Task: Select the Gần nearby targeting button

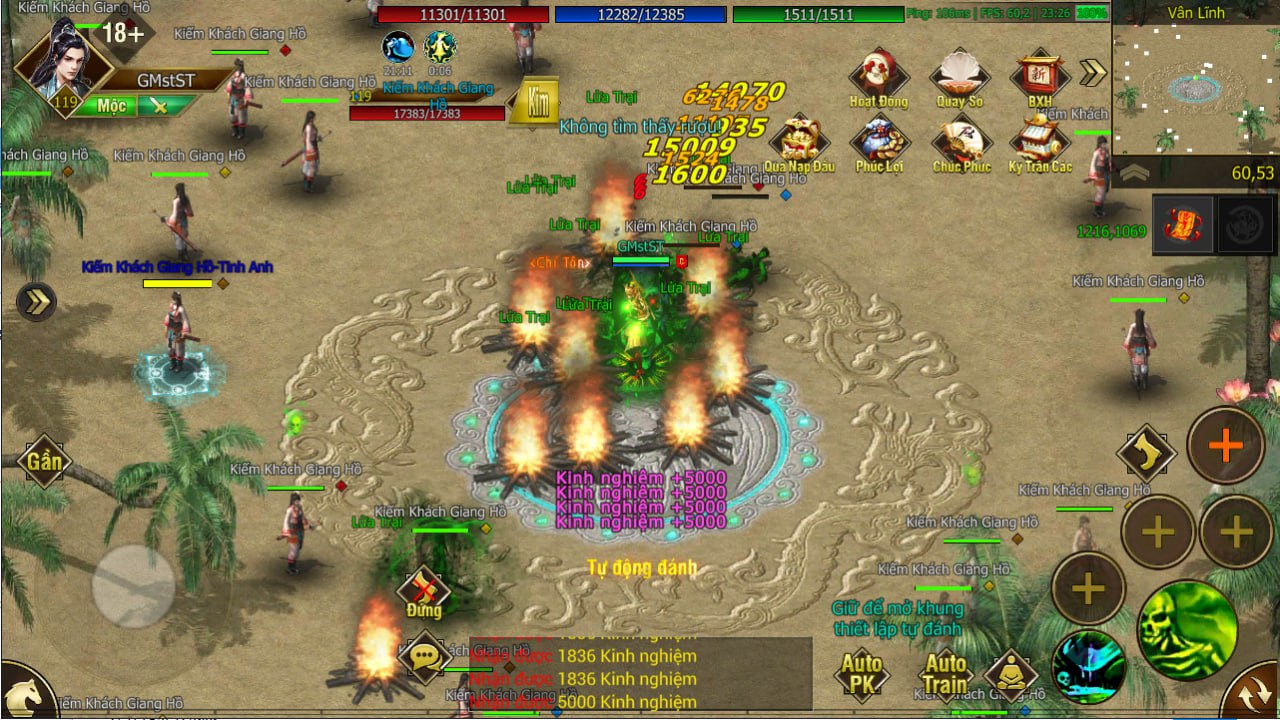Action: (x=44, y=461)
